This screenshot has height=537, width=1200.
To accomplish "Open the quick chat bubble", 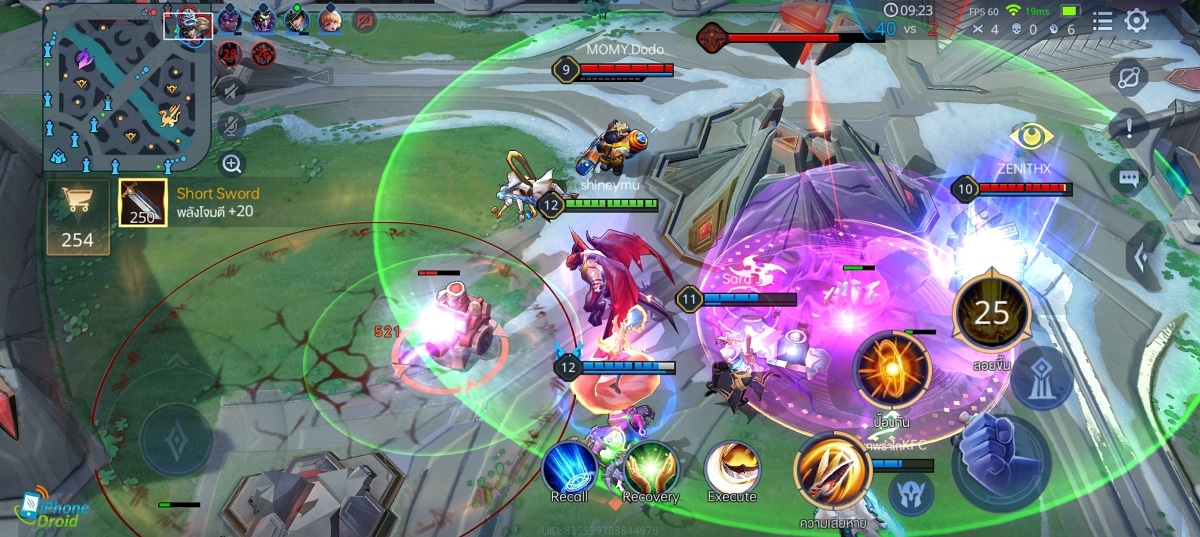I will pos(1129,179).
